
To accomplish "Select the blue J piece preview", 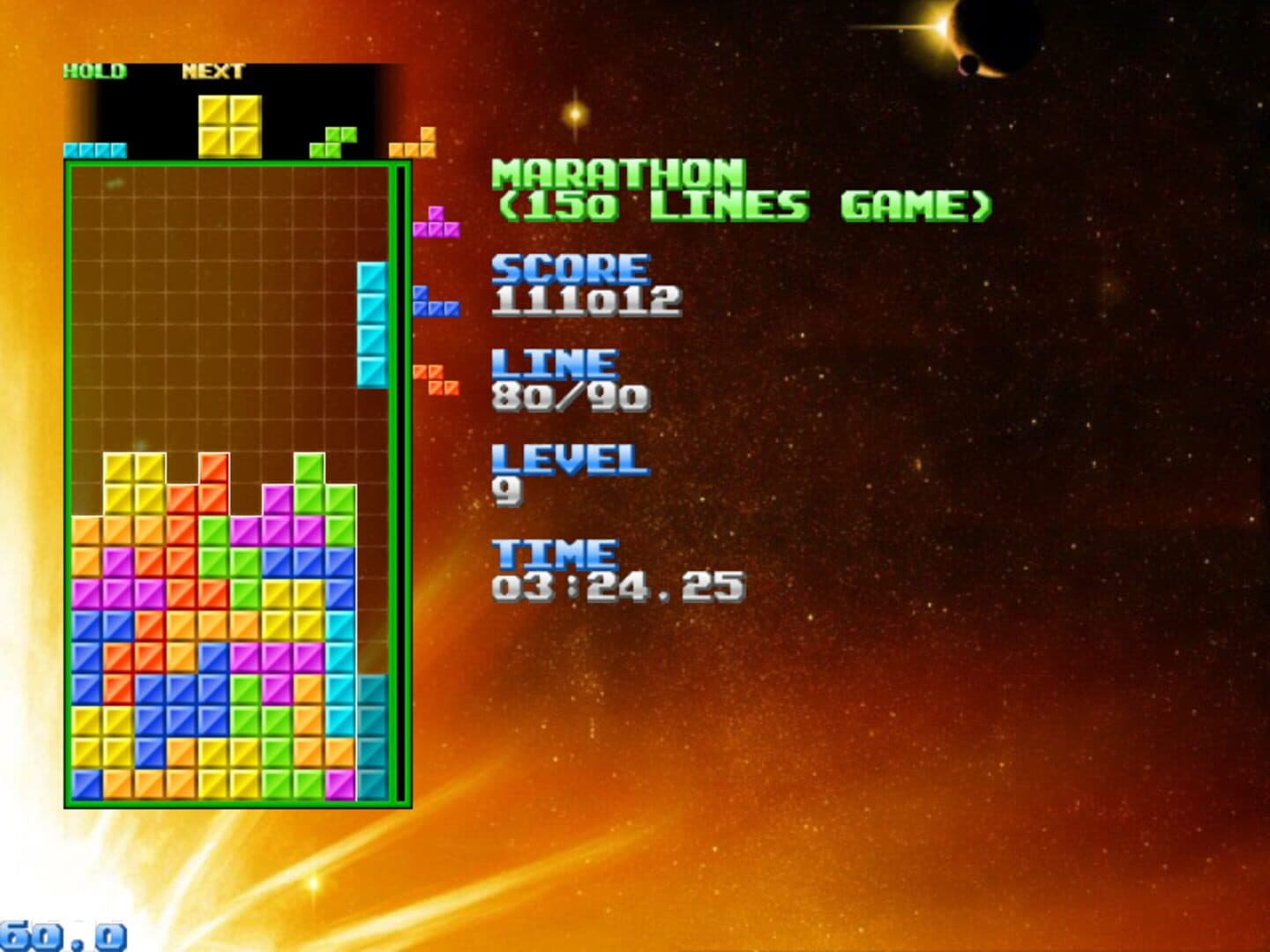I will pos(435,302).
